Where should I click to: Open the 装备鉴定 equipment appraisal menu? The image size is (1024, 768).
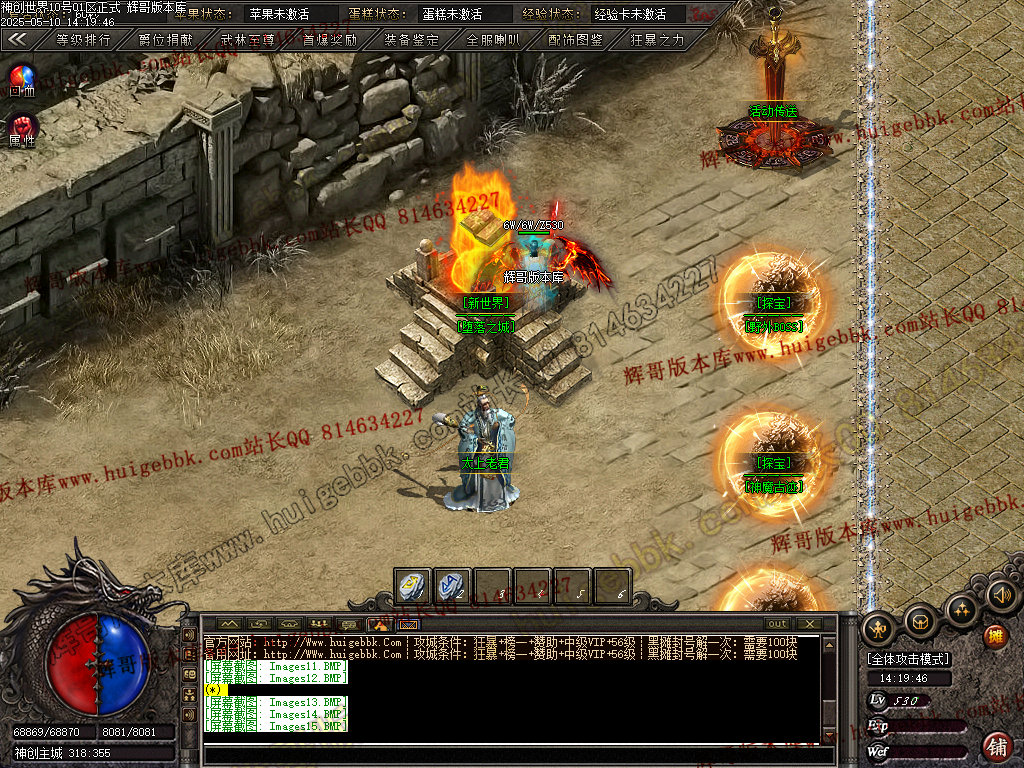tap(411, 40)
